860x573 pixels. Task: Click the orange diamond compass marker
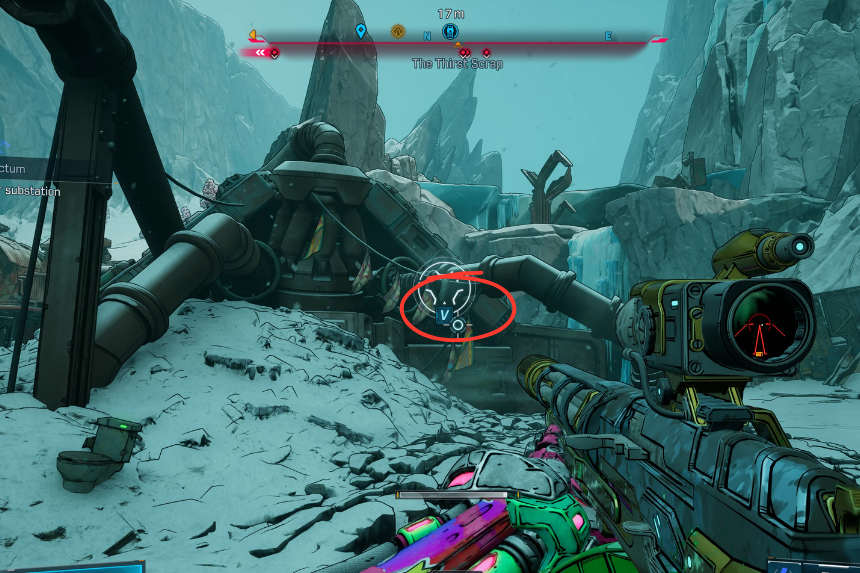[x=398, y=31]
